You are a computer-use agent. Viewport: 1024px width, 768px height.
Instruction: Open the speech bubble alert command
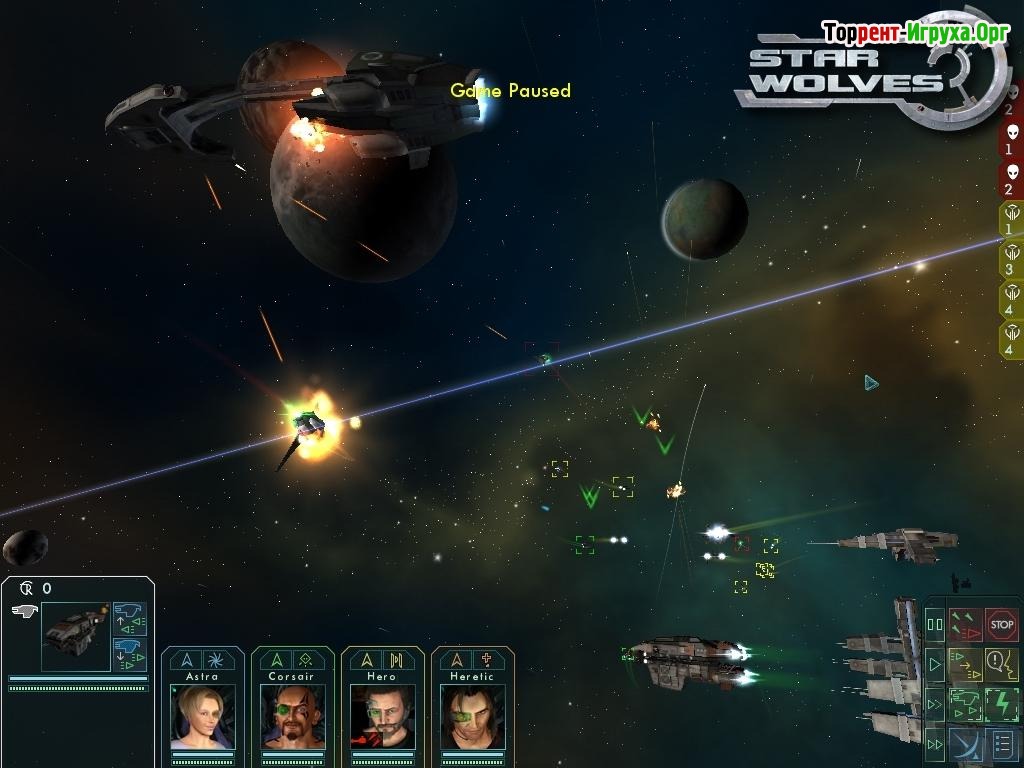point(1001,663)
